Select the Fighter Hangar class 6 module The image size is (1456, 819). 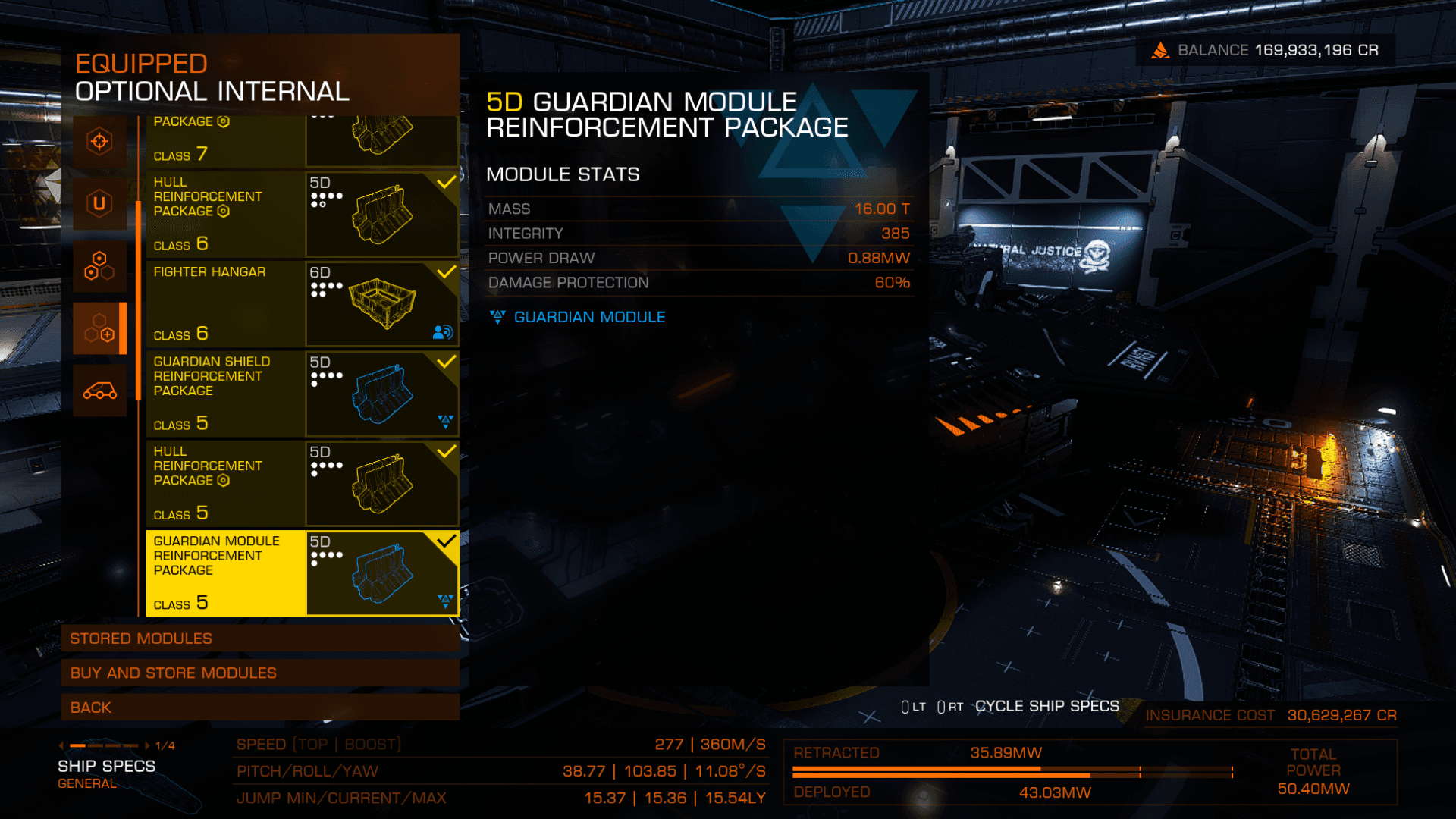coord(302,304)
